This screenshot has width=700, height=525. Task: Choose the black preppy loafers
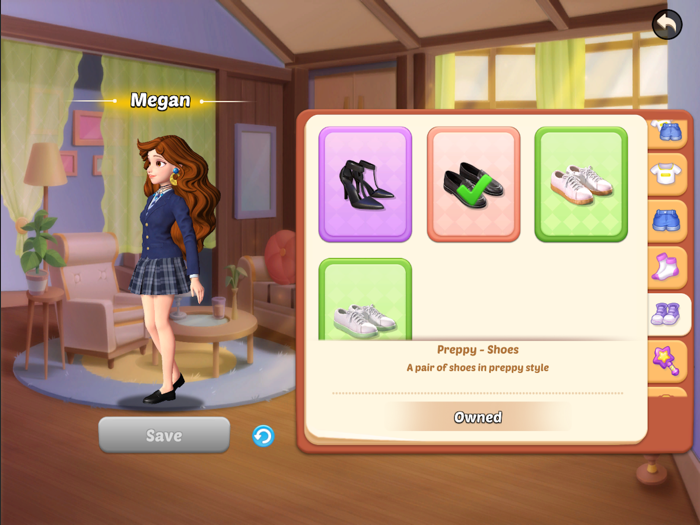(473, 184)
